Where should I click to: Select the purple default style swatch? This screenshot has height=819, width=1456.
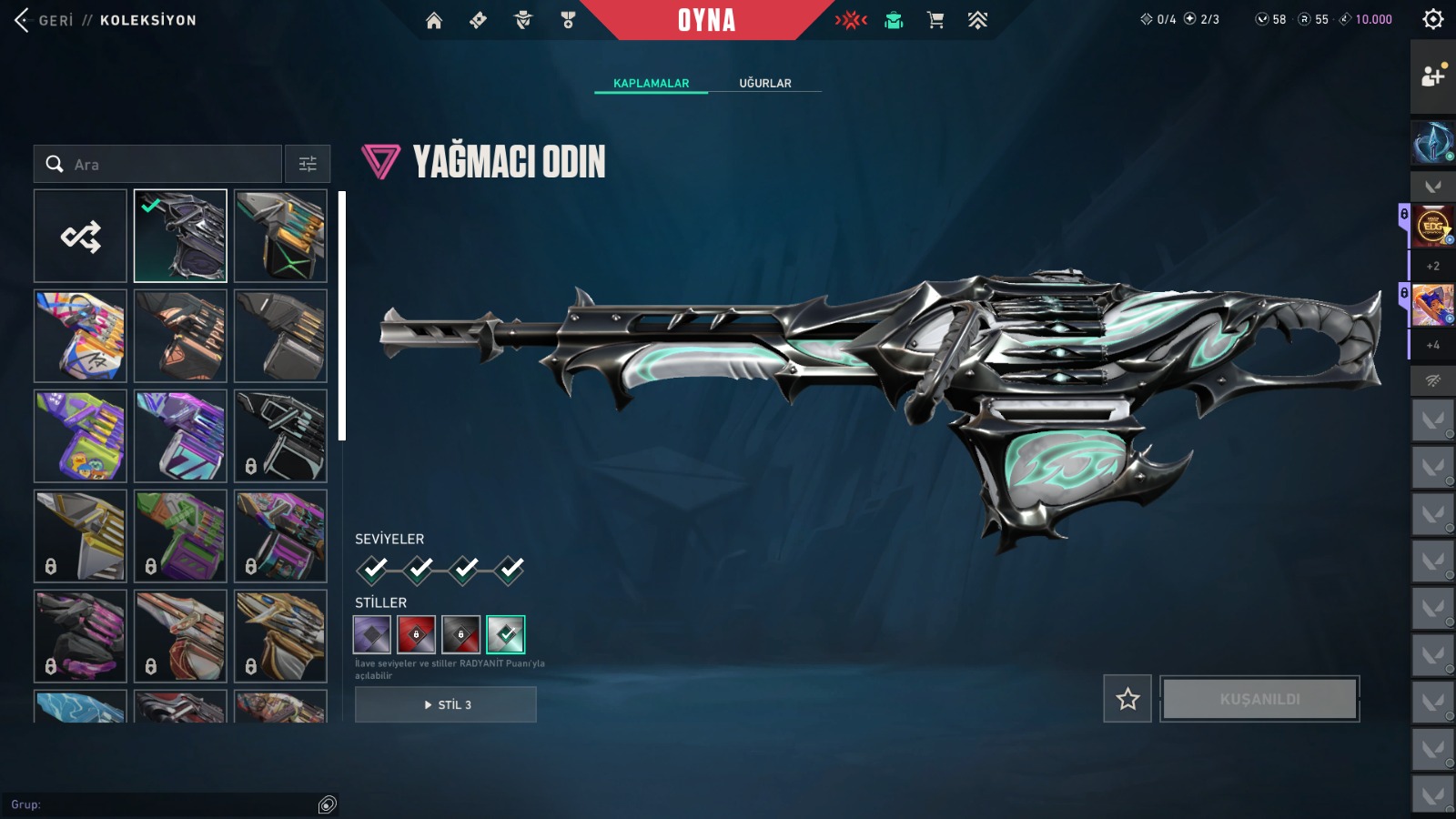pyautogui.click(x=372, y=635)
